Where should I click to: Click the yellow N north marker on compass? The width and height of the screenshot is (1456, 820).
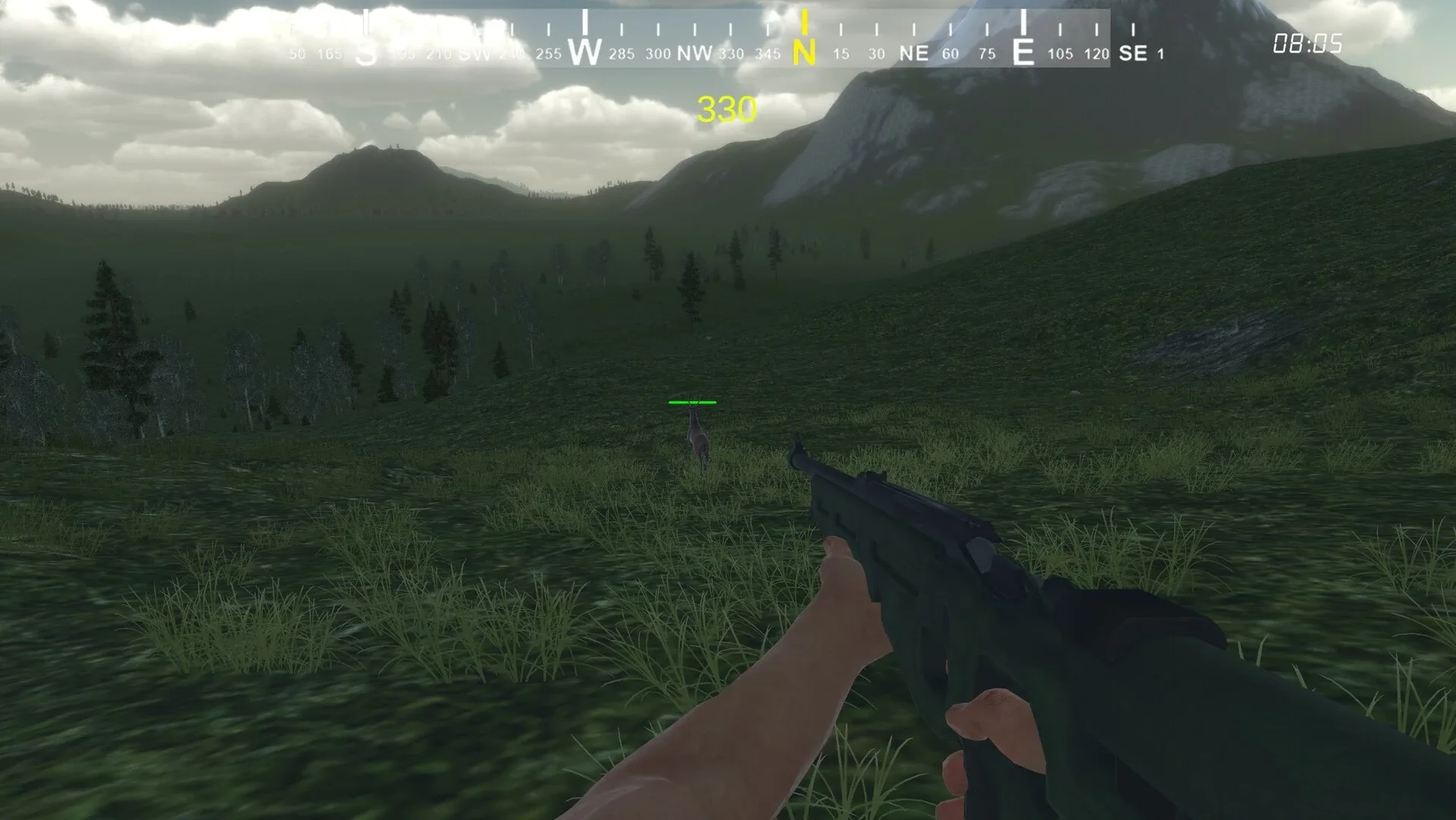[x=804, y=53]
